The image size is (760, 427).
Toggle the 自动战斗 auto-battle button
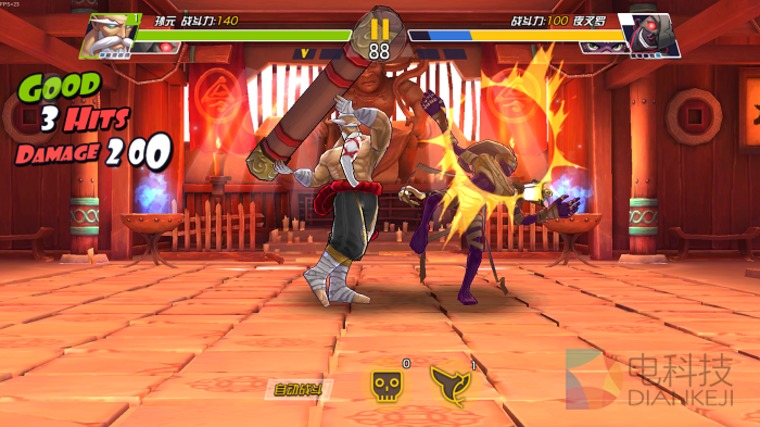click(x=300, y=388)
